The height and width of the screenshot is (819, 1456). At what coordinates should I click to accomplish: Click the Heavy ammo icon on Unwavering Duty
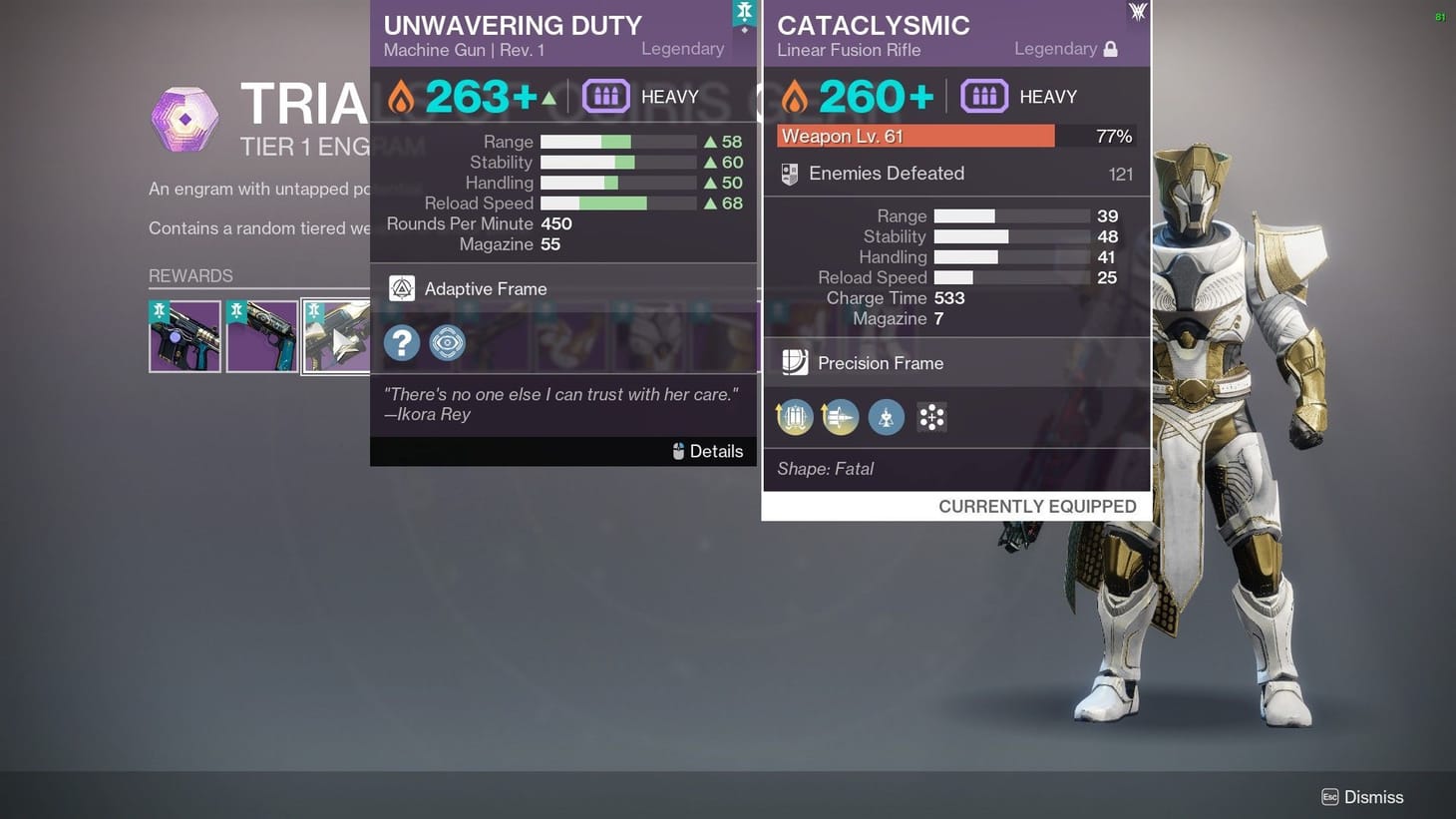605,96
